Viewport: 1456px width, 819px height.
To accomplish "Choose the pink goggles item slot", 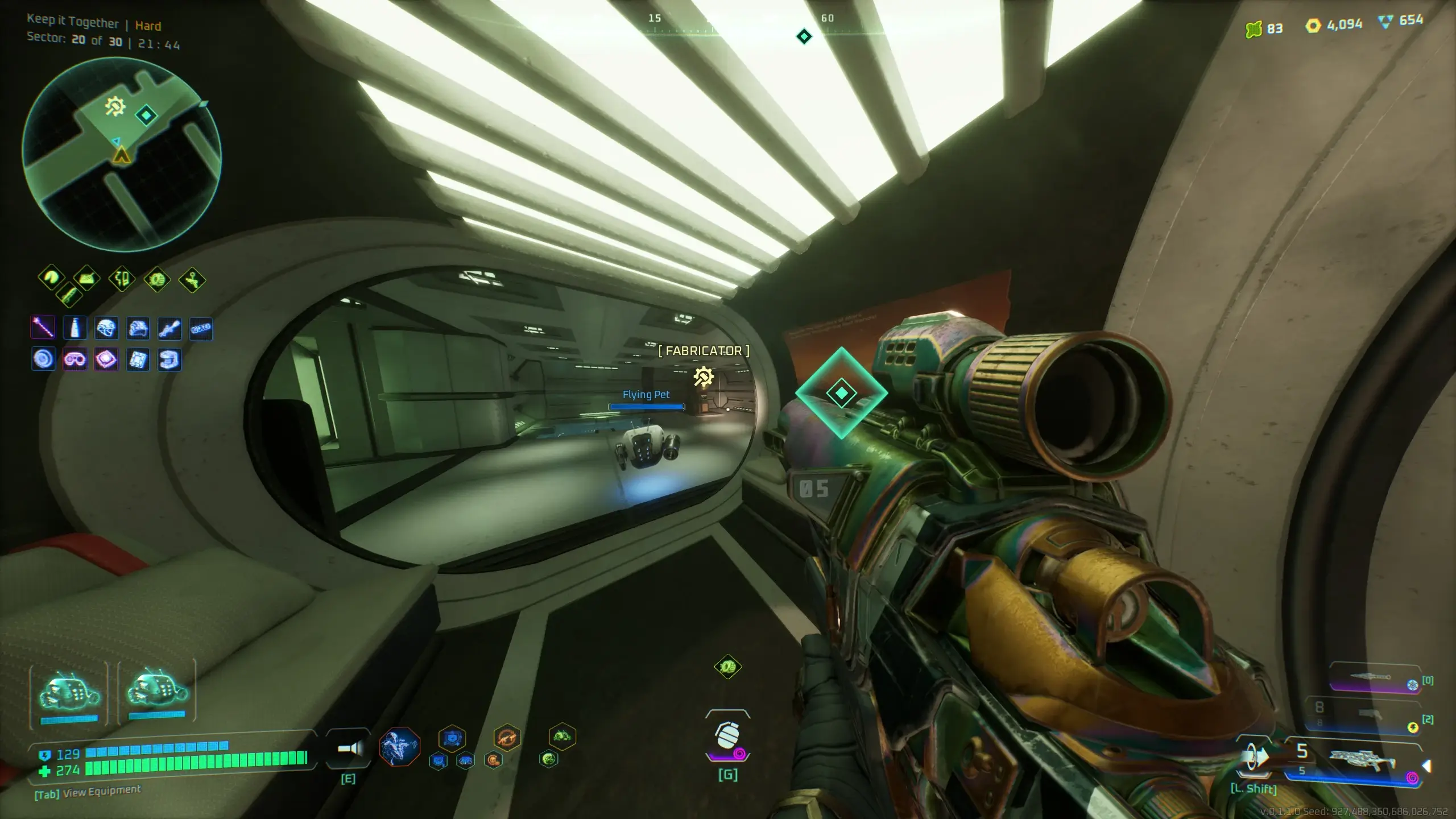I will pos(75,359).
